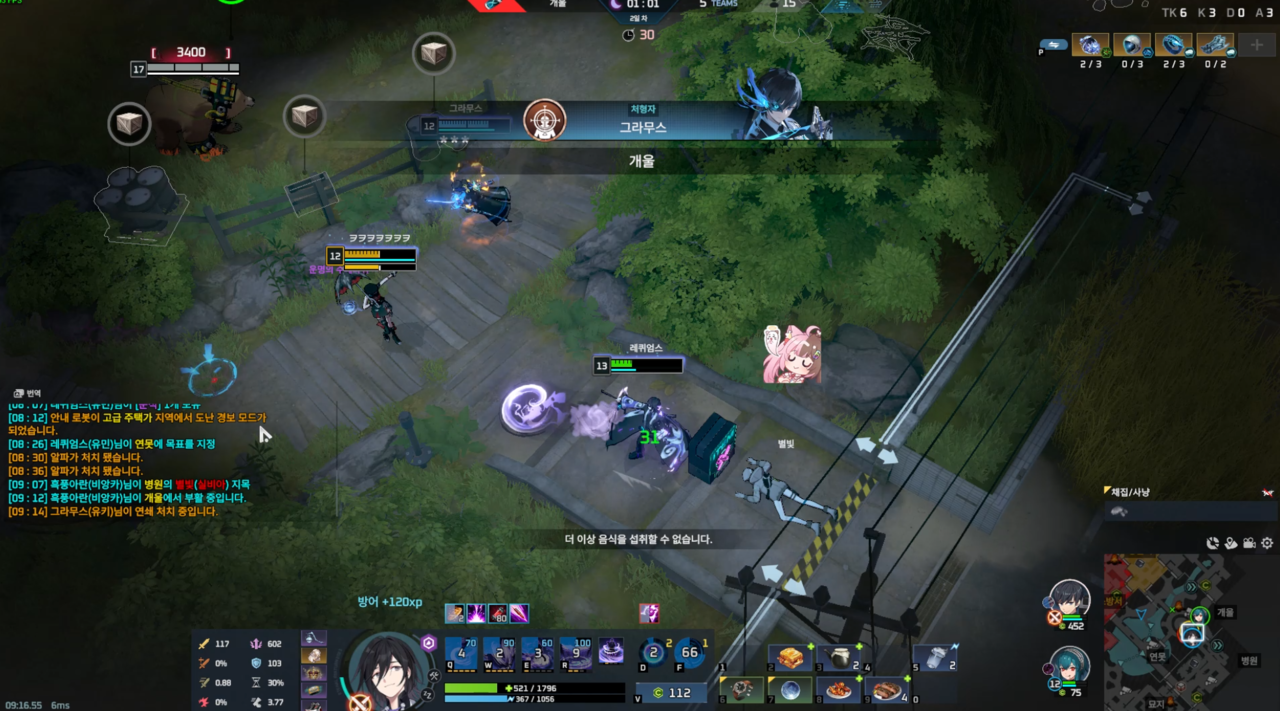Use the D weapon skill icon

tap(653, 652)
